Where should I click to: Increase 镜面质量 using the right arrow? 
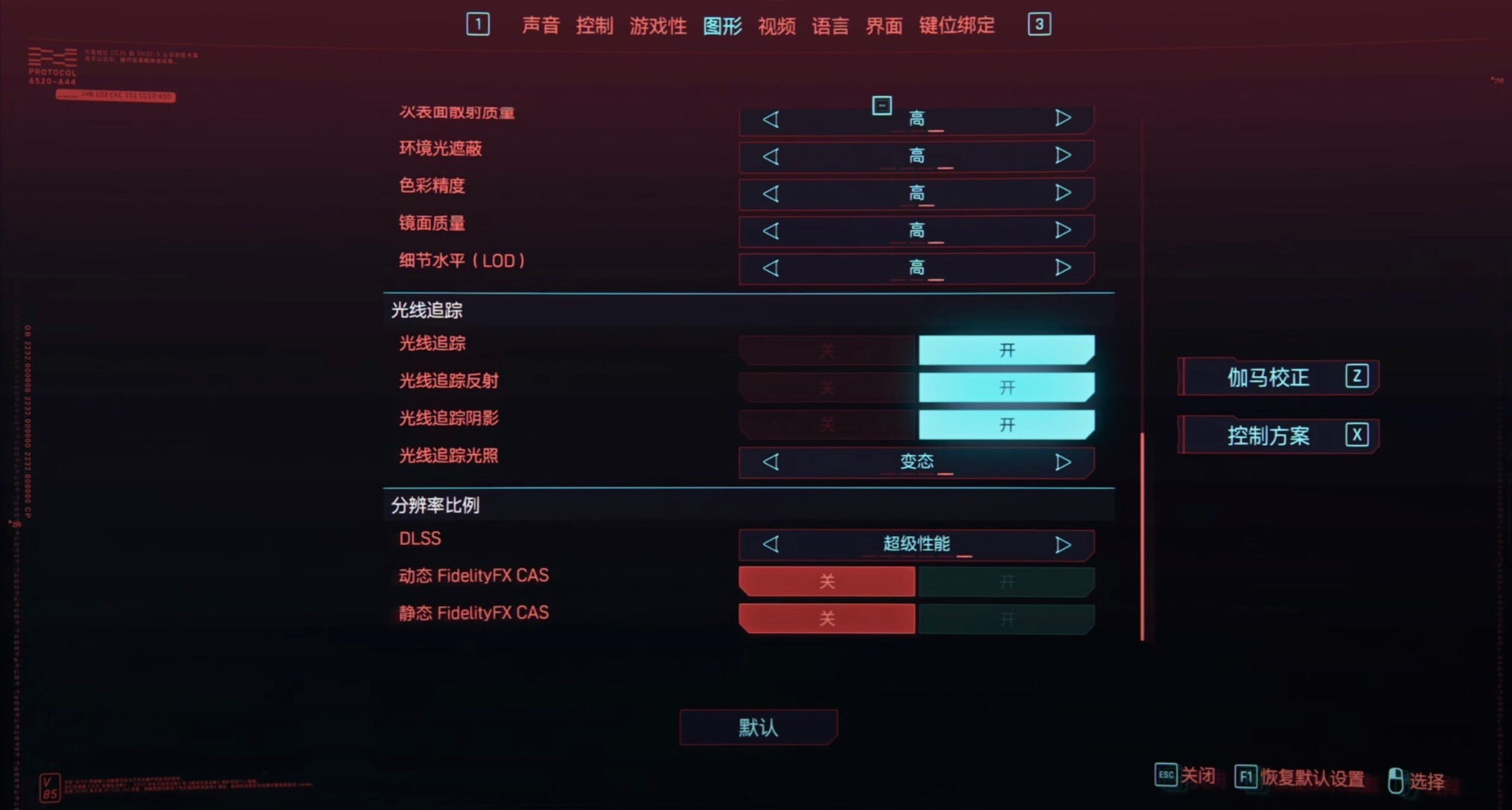[1063, 231]
